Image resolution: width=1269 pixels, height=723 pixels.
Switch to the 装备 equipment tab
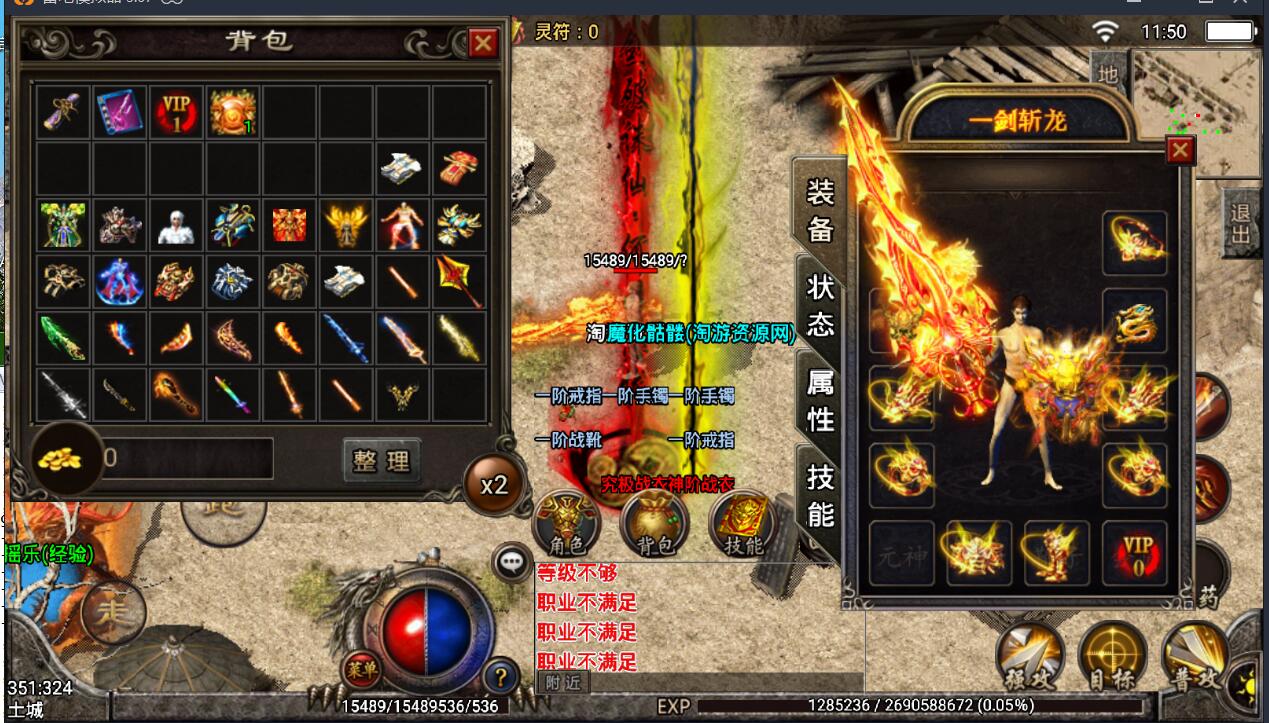pos(820,210)
